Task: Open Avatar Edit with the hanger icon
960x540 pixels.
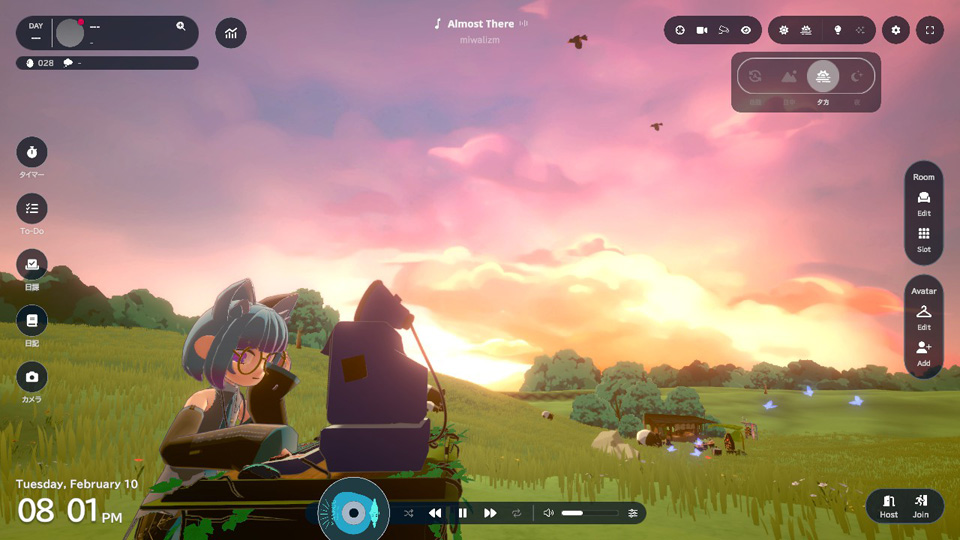Action: pos(924,315)
